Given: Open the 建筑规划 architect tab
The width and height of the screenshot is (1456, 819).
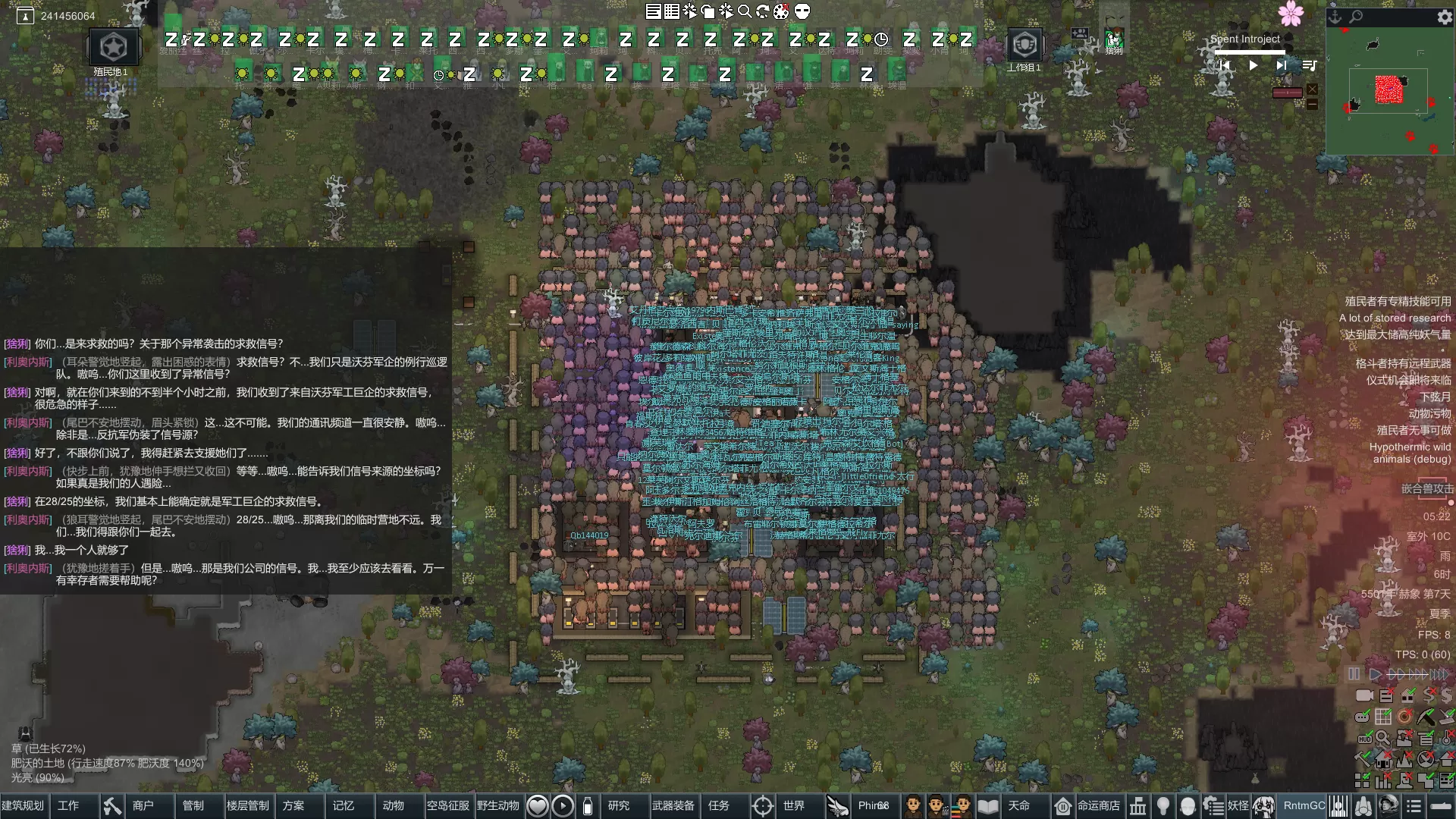Looking at the screenshot, I should [x=24, y=805].
